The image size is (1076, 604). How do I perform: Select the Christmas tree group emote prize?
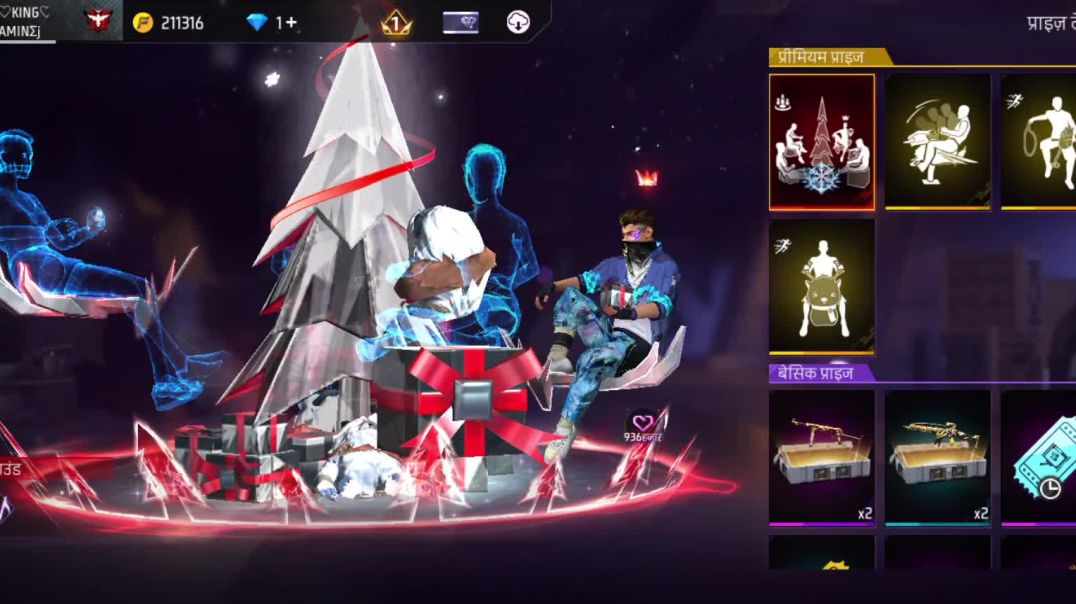pyautogui.click(x=821, y=141)
